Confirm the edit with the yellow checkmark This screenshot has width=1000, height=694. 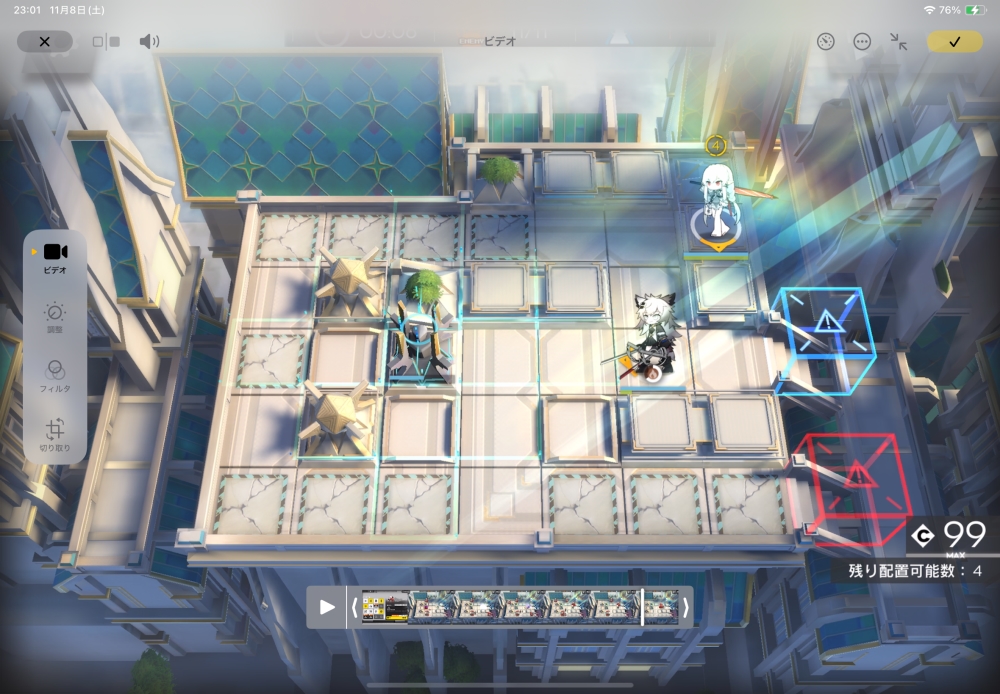click(954, 42)
